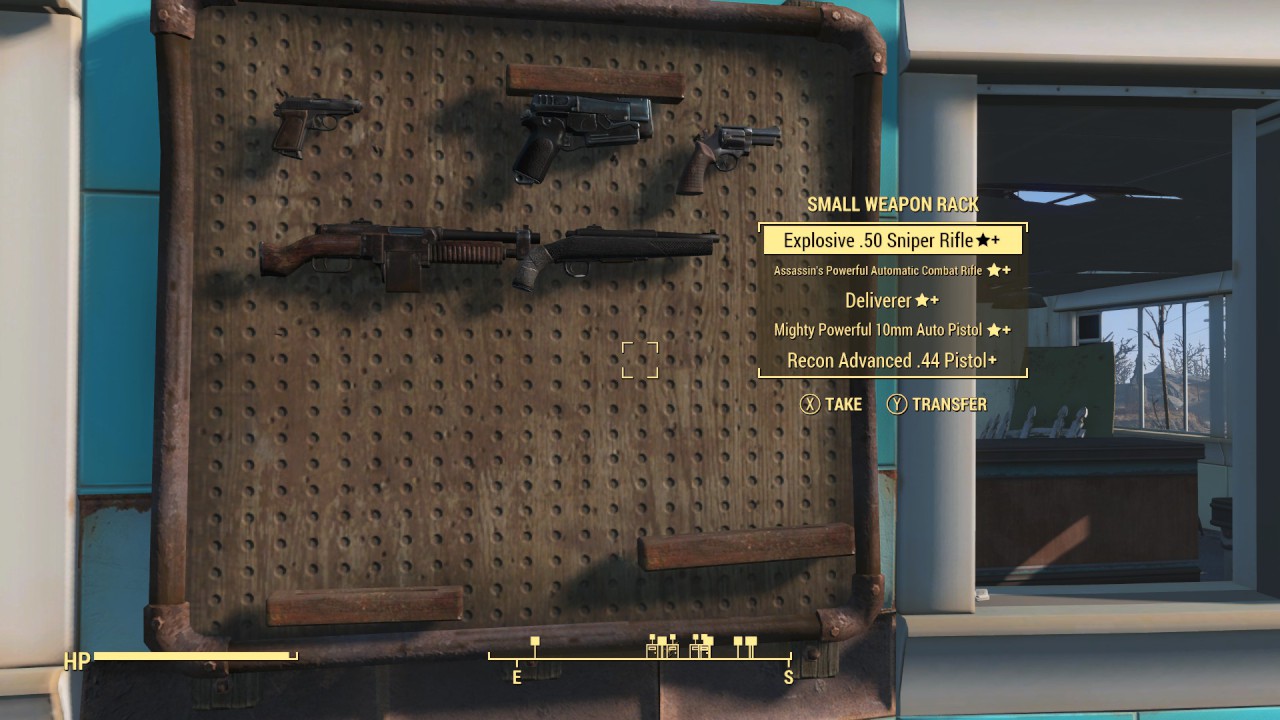Screen dimensions: 1280x720
Task: Select Assassin's Powerful Automatic Combat Rifle
Action: click(x=880, y=270)
